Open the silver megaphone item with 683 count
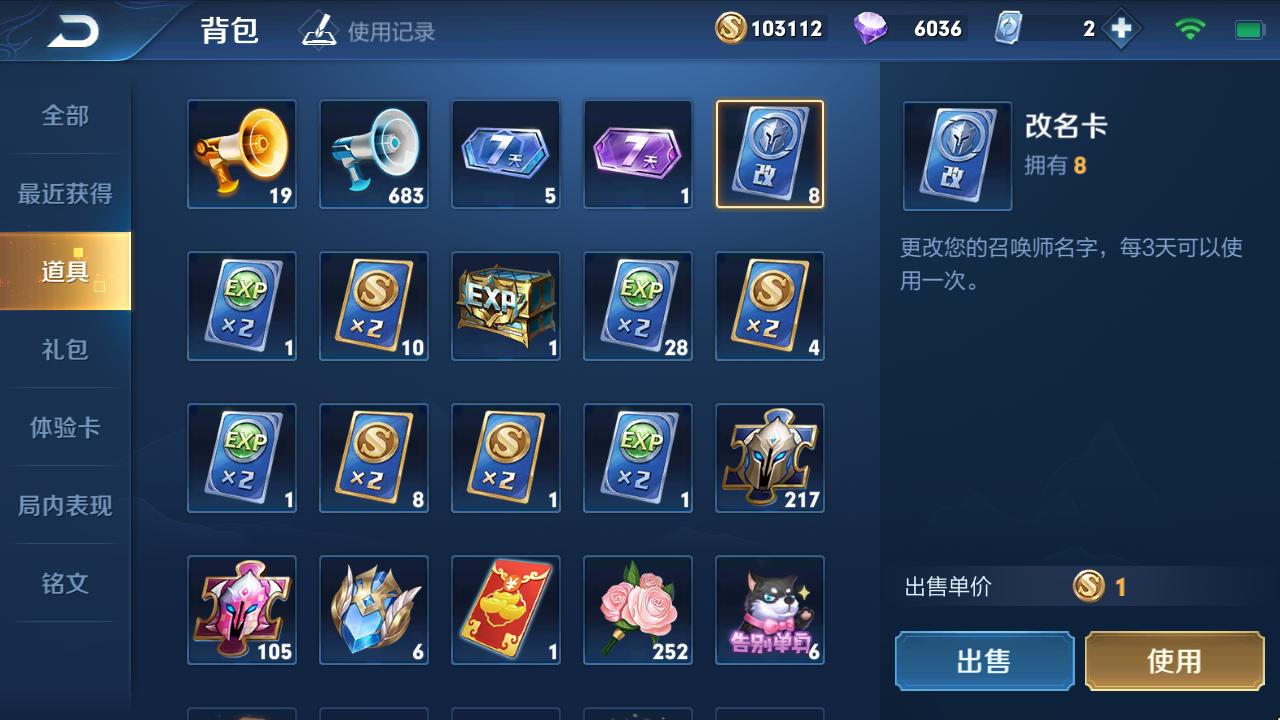 pyautogui.click(x=373, y=155)
